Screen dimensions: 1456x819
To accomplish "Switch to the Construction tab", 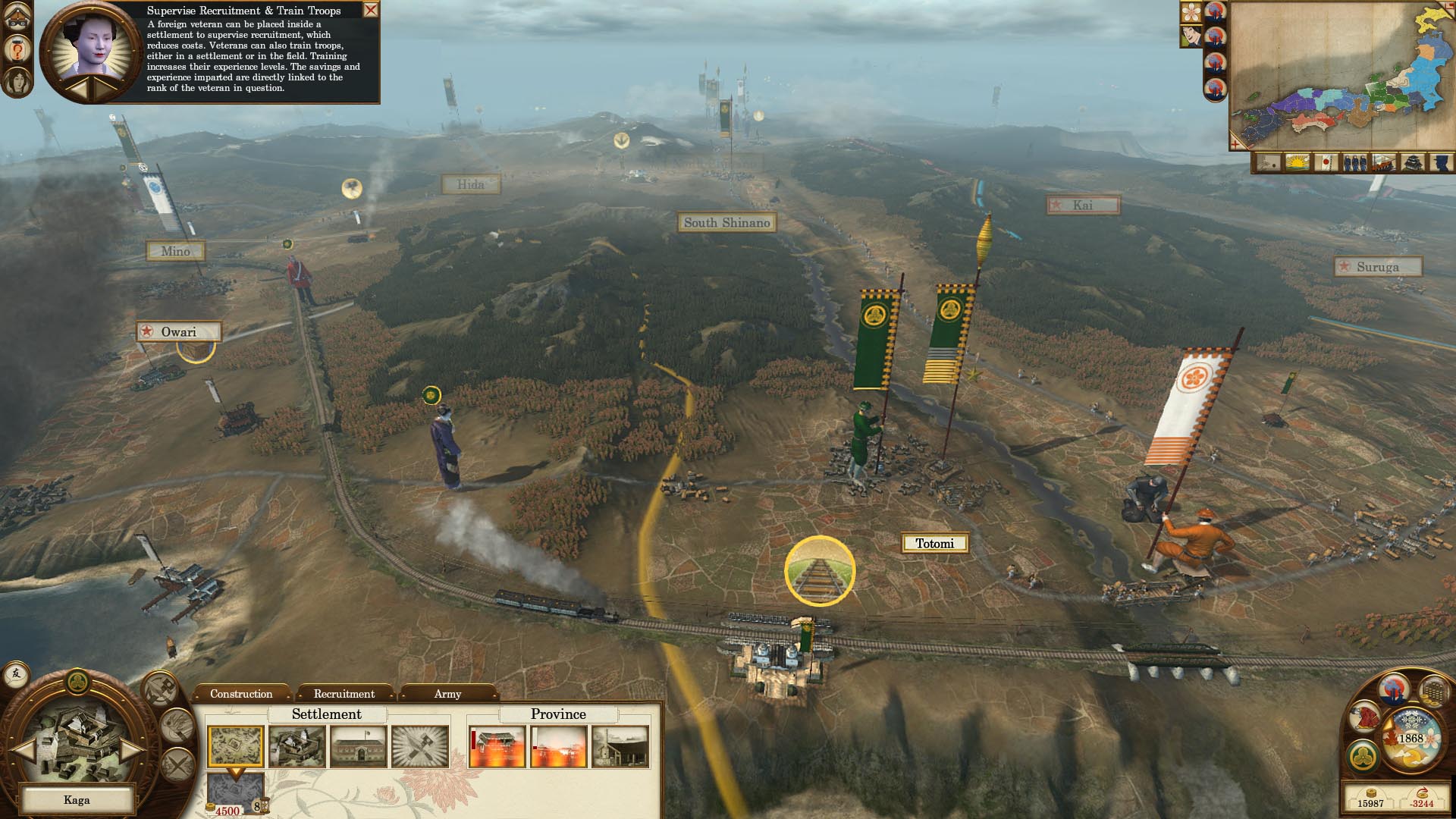I will pyautogui.click(x=241, y=694).
